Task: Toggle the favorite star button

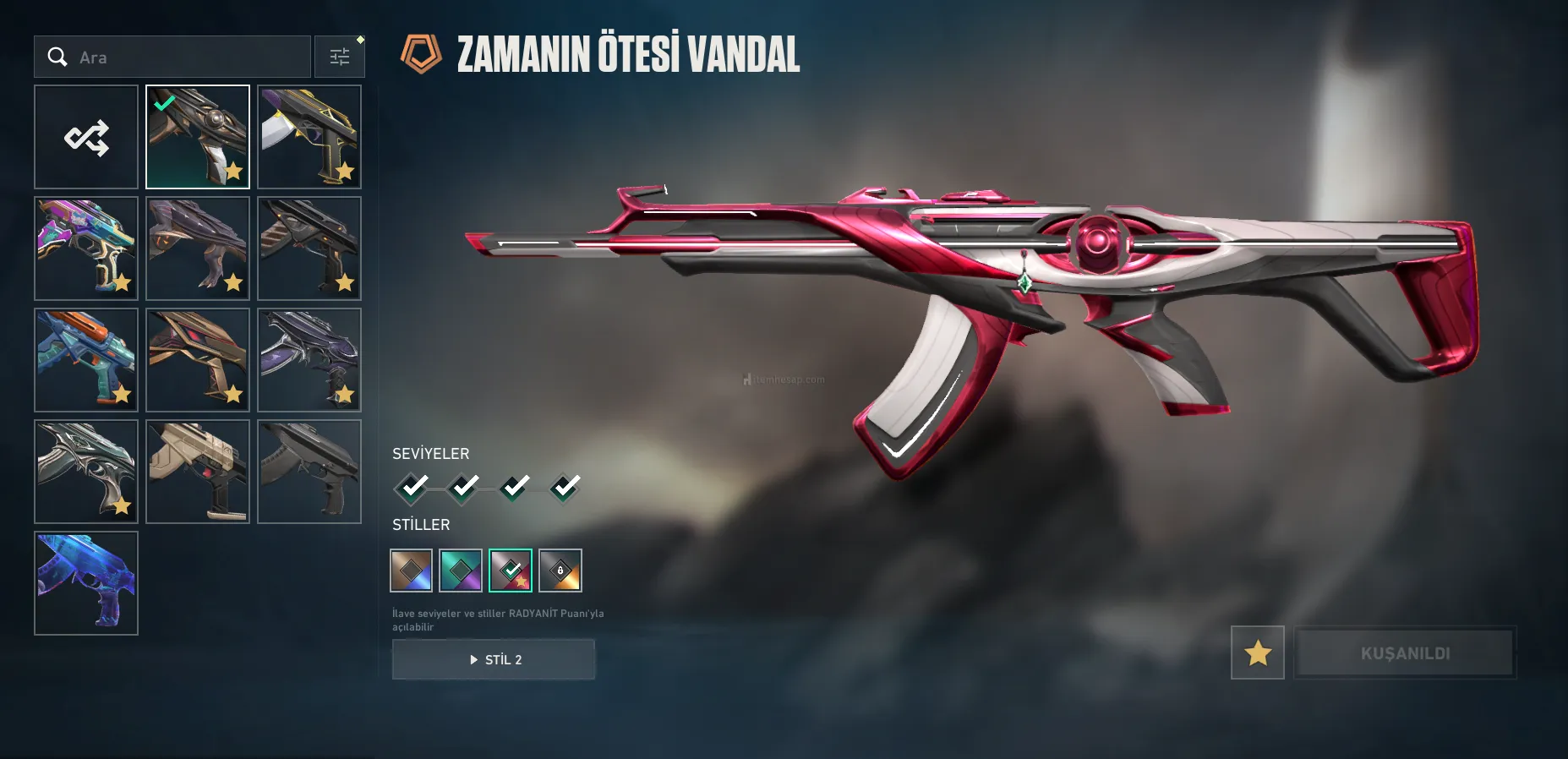Action: [x=1258, y=653]
